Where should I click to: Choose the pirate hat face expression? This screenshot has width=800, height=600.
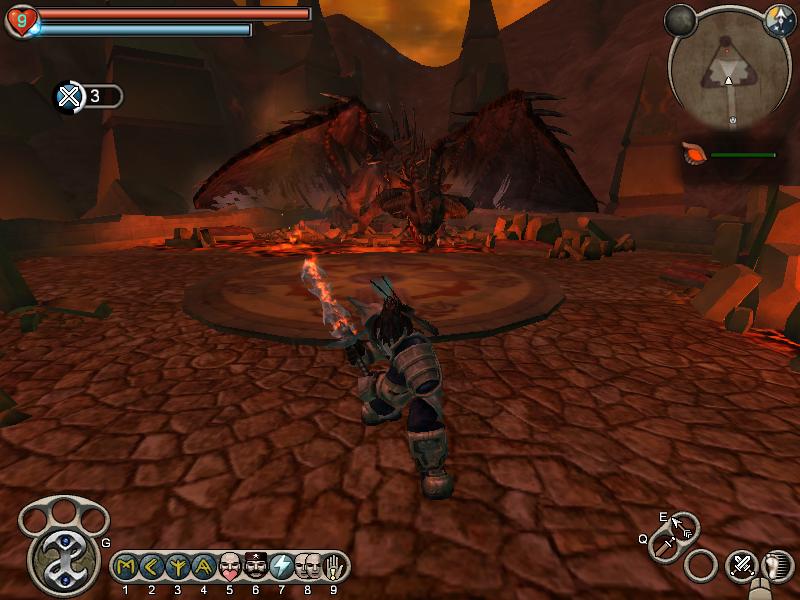point(256,567)
